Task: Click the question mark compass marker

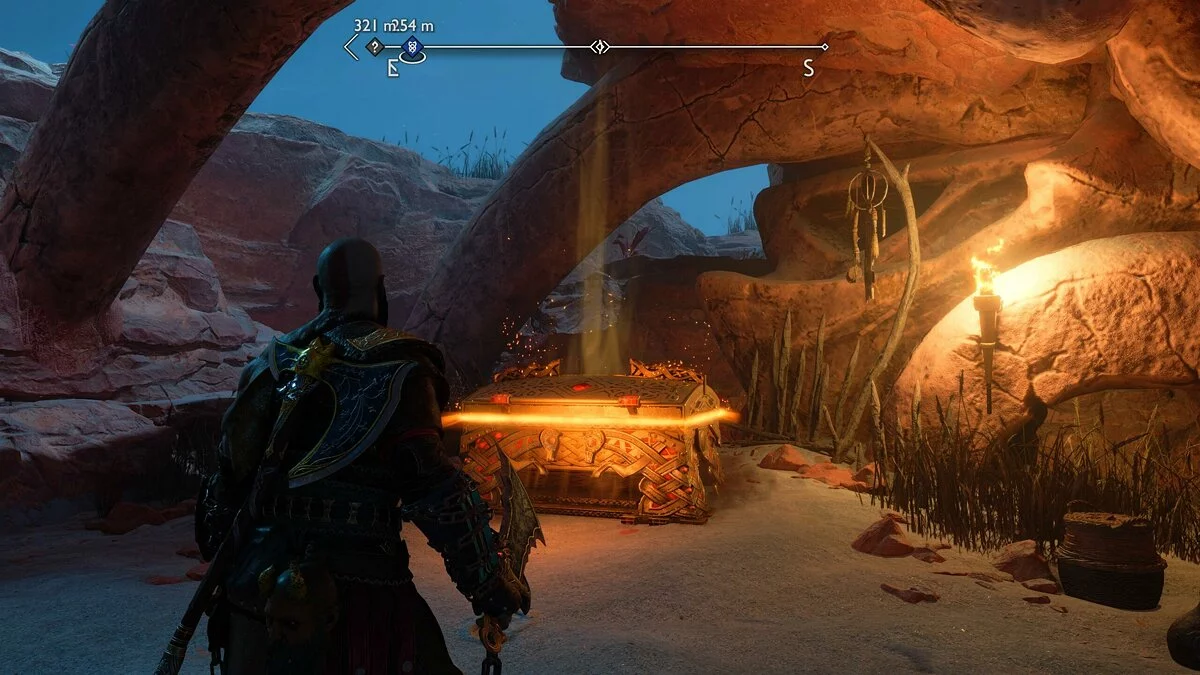Action: (x=375, y=46)
